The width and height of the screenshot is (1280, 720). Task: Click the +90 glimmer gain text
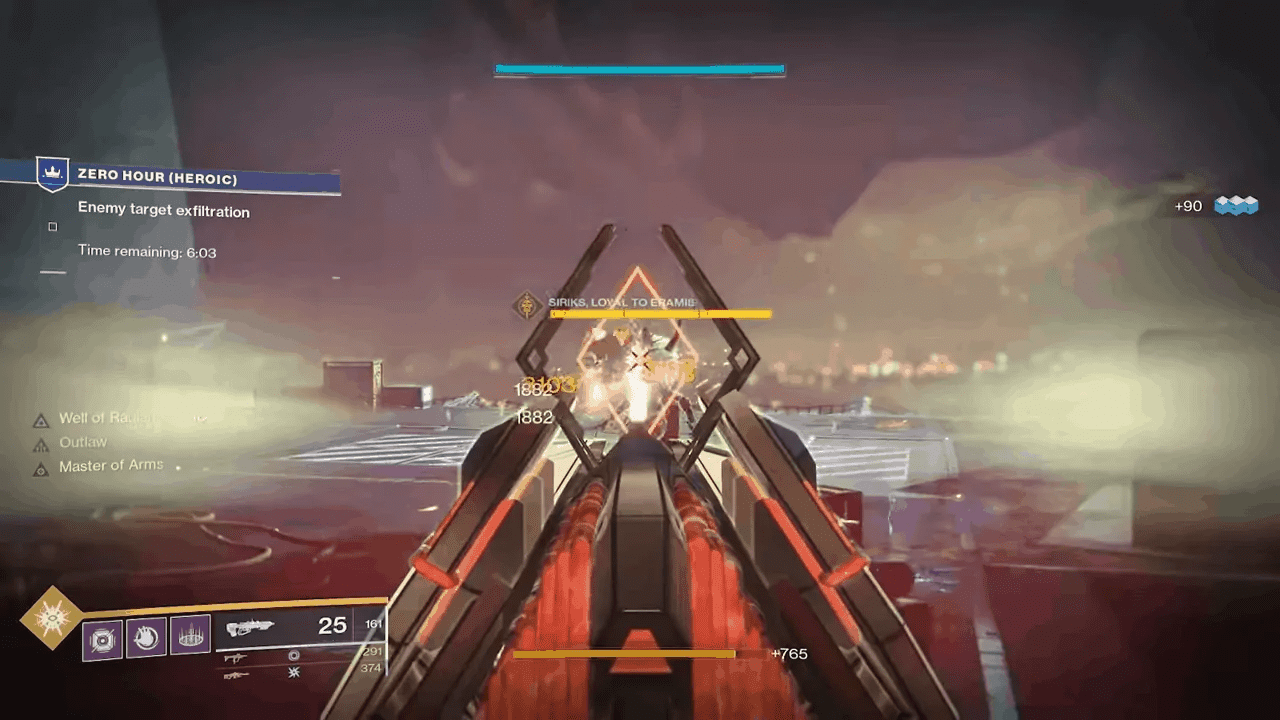pyautogui.click(x=1189, y=206)
